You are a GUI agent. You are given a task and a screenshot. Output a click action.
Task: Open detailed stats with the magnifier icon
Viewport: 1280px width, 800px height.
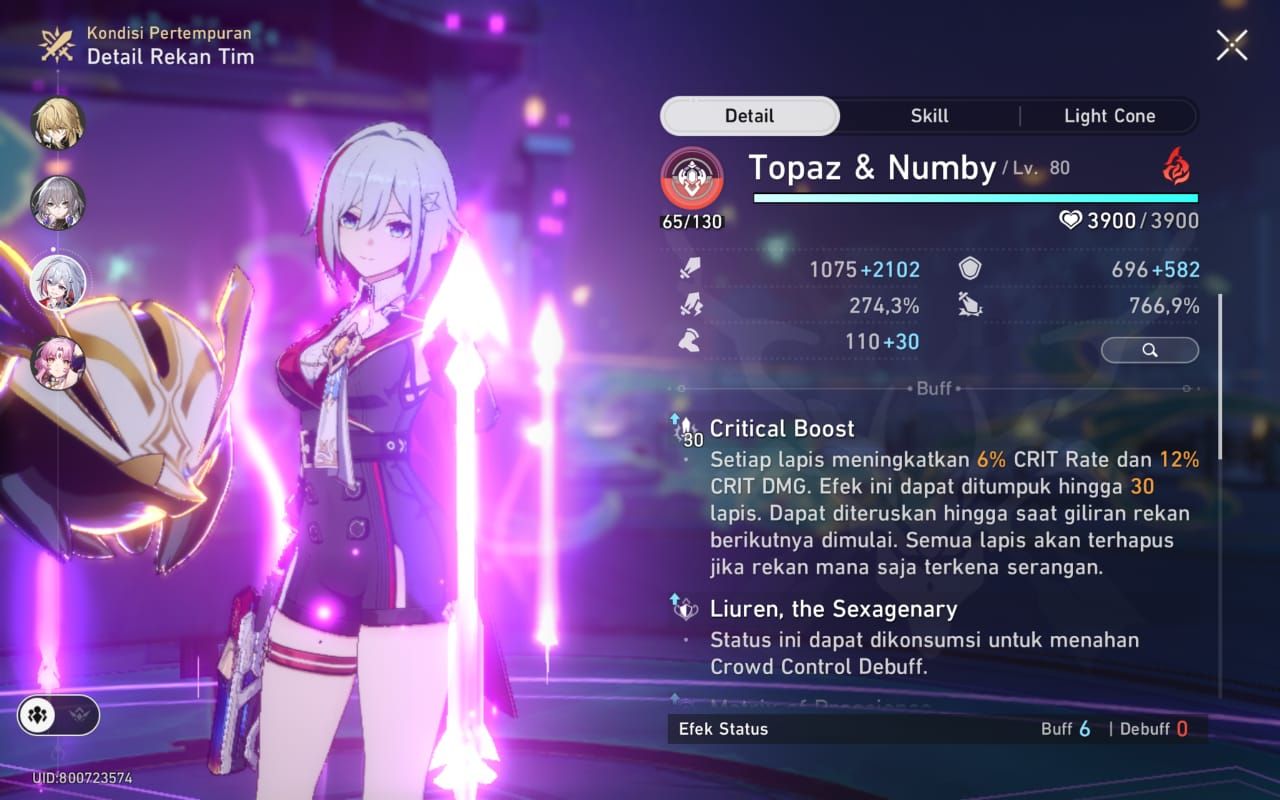[x=1149, y=350]
